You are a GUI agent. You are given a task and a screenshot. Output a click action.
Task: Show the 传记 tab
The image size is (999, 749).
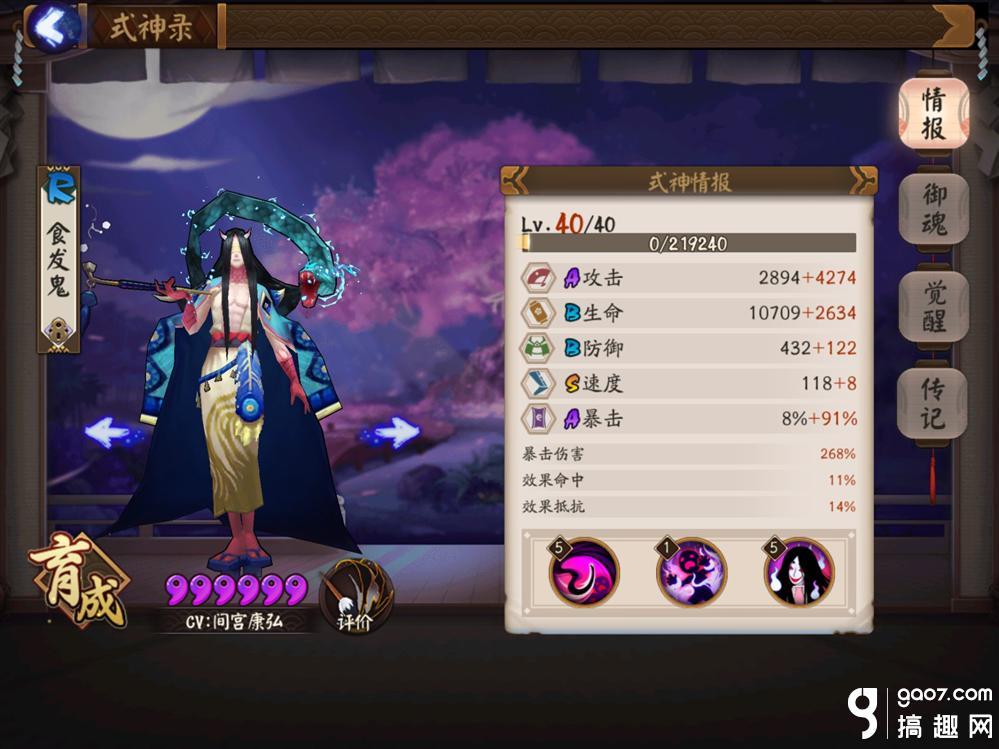[x=932, y=403]
